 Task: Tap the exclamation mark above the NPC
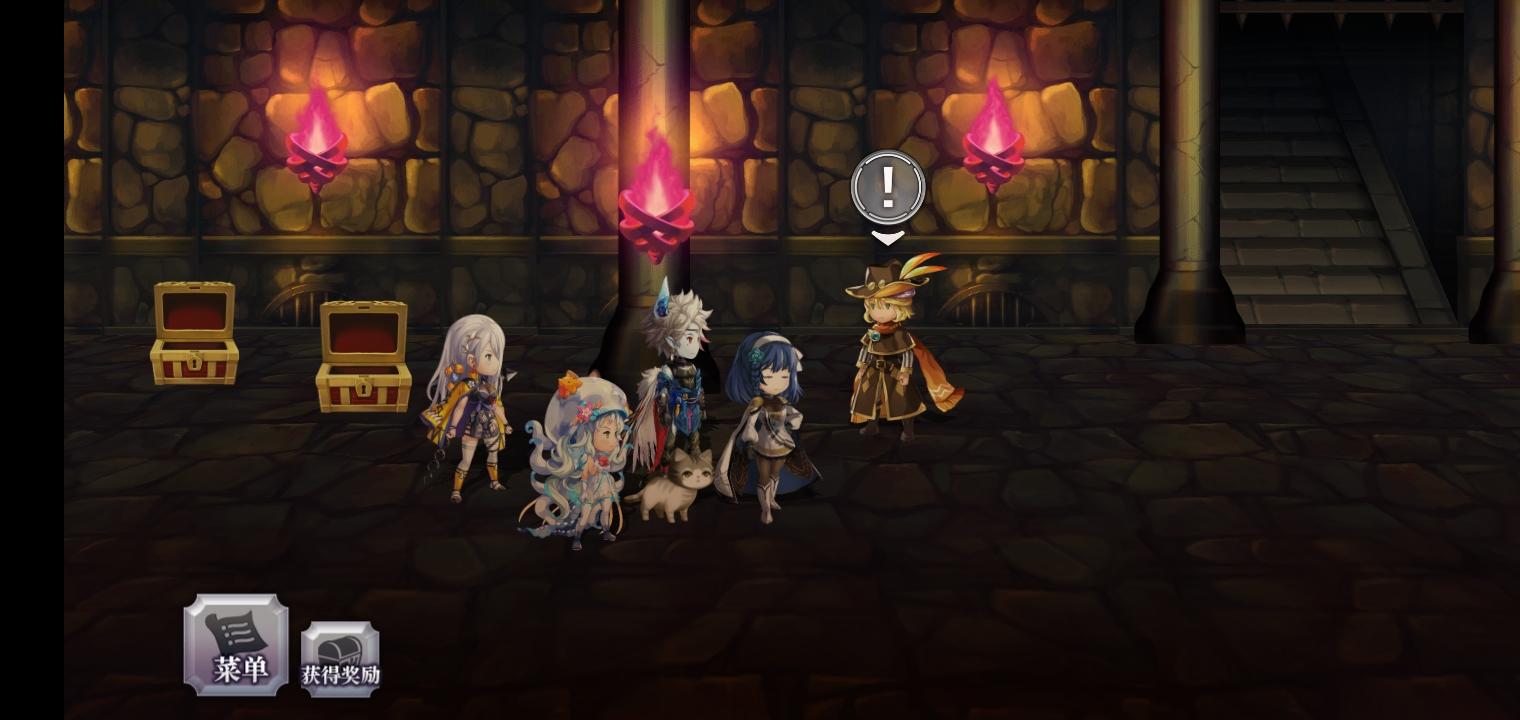[888, 186]
